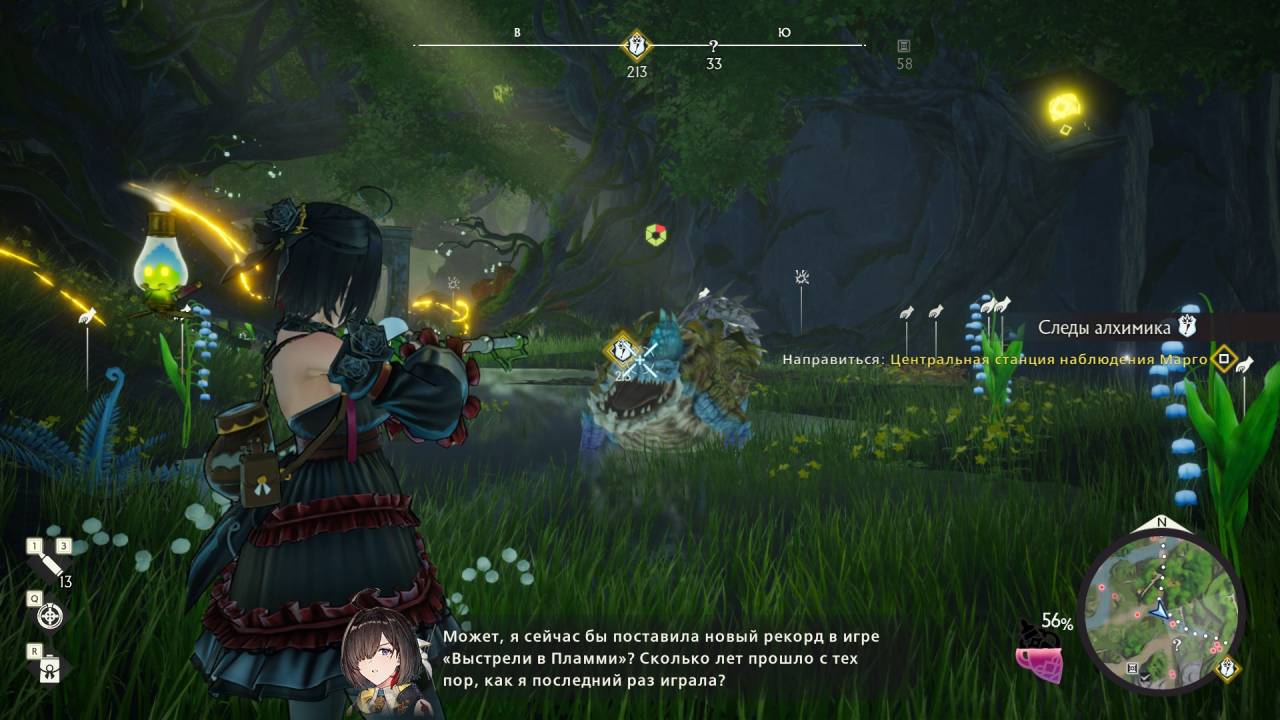Activate the crosshair targeting ring icon
The width and height of the screenshot is (1280, 720).
tap(49, 617)
